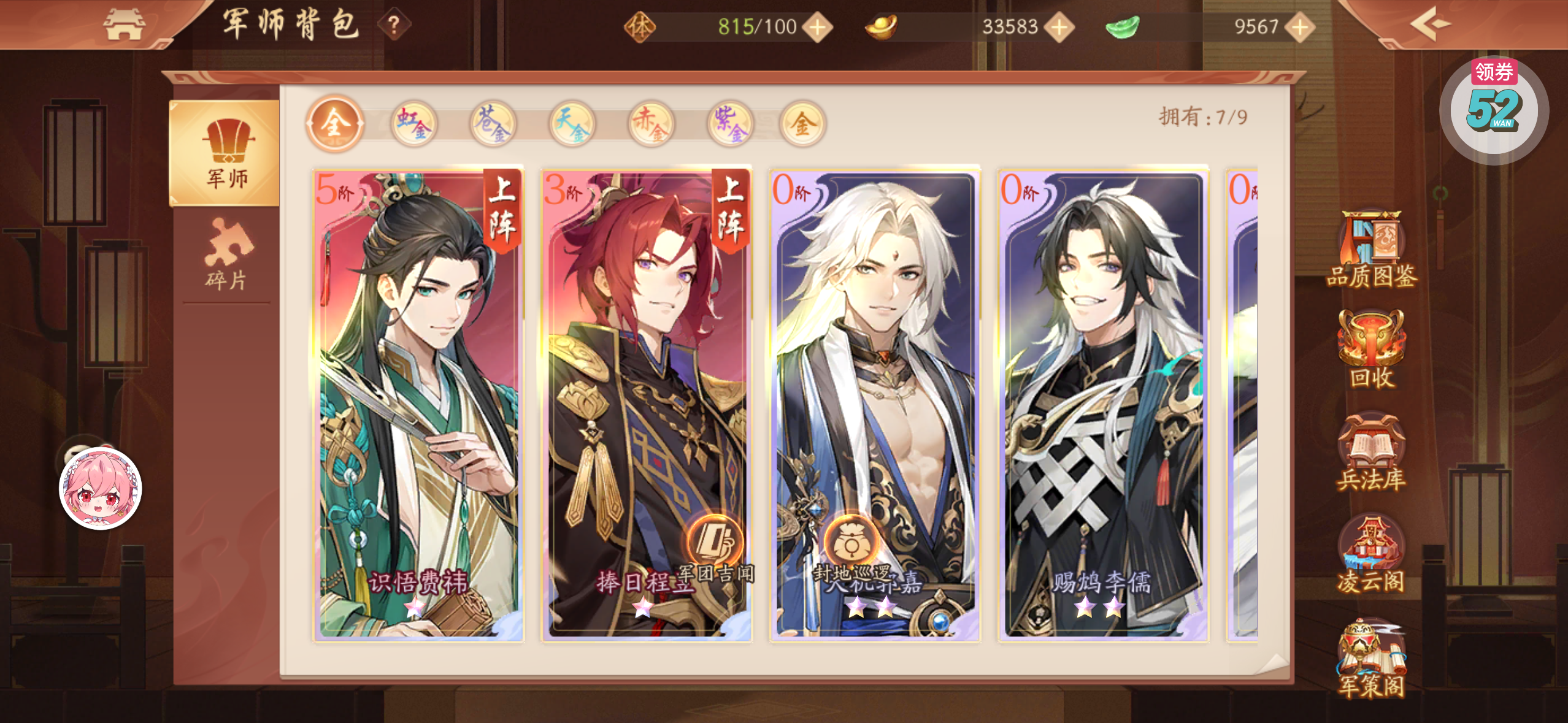This screenshot has width=1568, height=723.
Task: Open the 军师 tab
Action: (x=225, y=153)
